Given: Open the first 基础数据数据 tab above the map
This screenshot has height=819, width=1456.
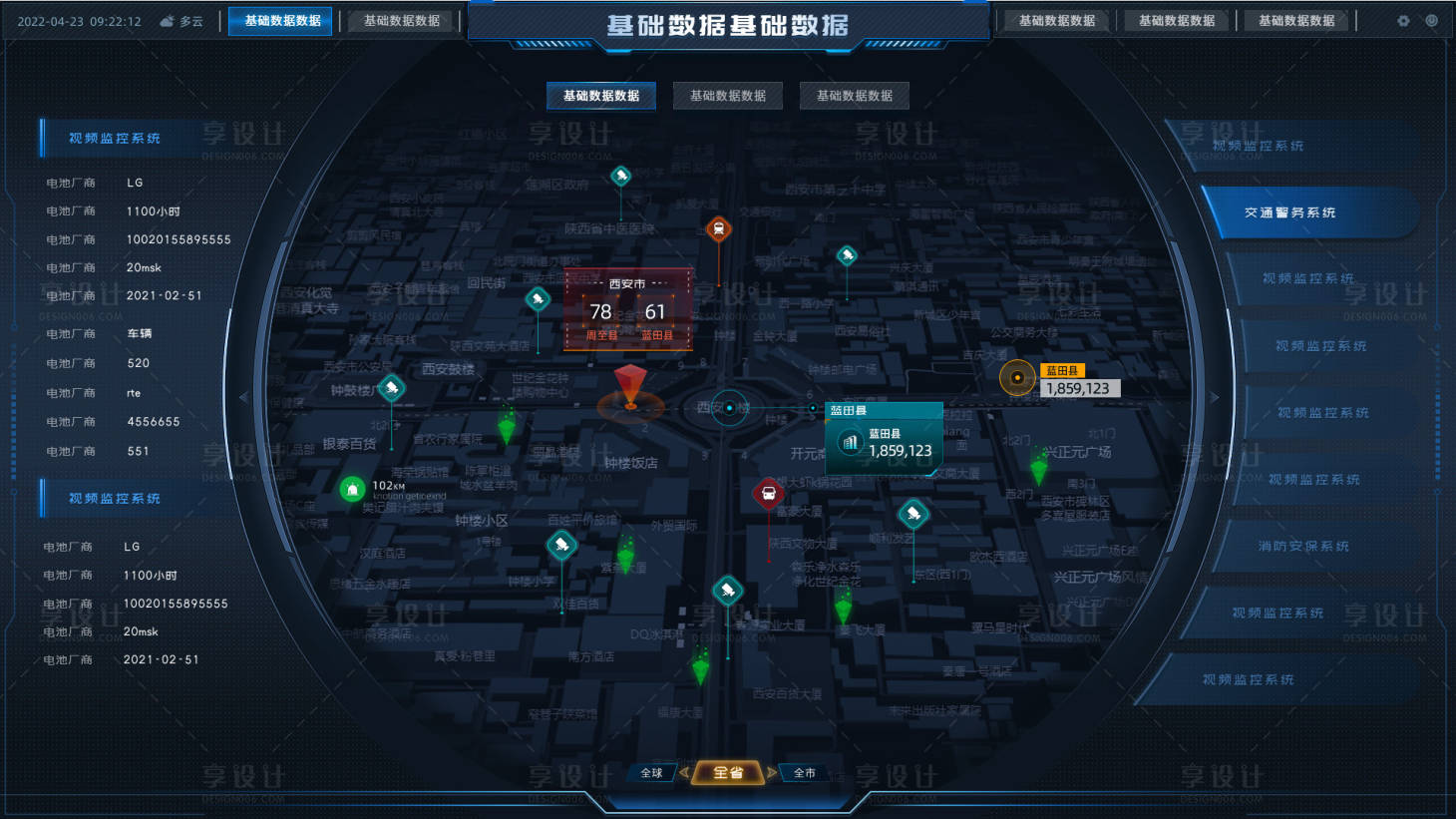Looking at the screenshot, I should coord(600,96).
